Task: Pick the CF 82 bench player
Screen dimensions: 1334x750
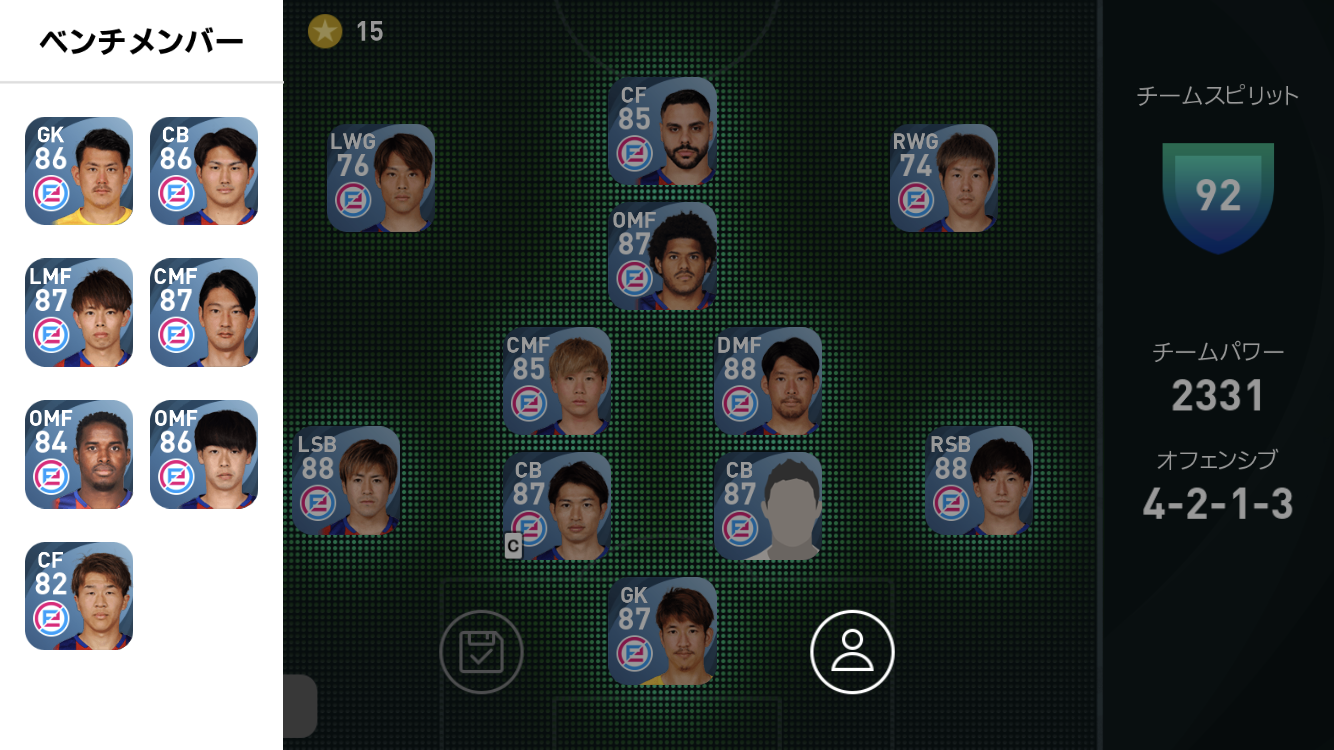Action: pyautogui.click(x=79, y=596)
